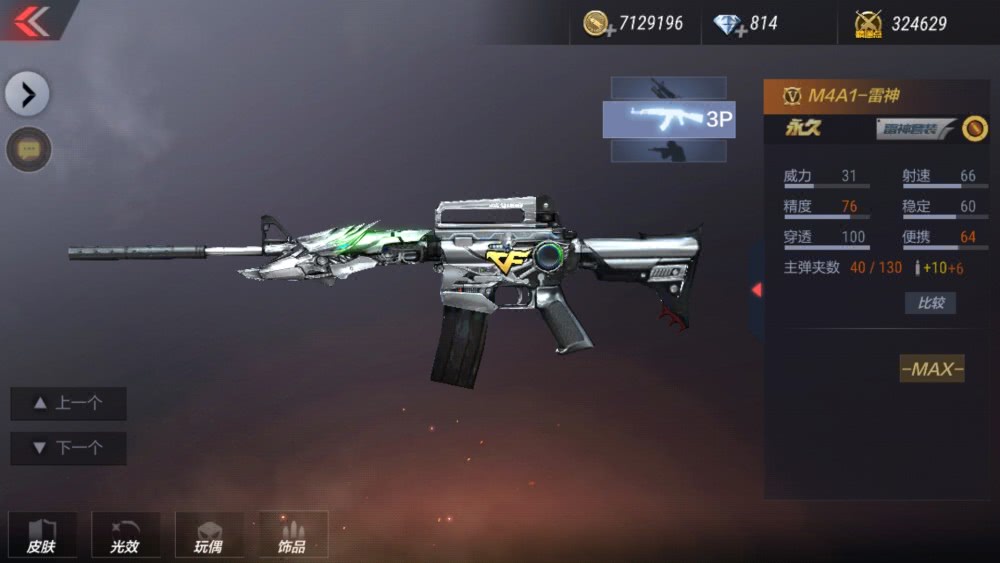Select the top weapon view thumbnail
The image size is (1000, 563).
pos(668,88)
